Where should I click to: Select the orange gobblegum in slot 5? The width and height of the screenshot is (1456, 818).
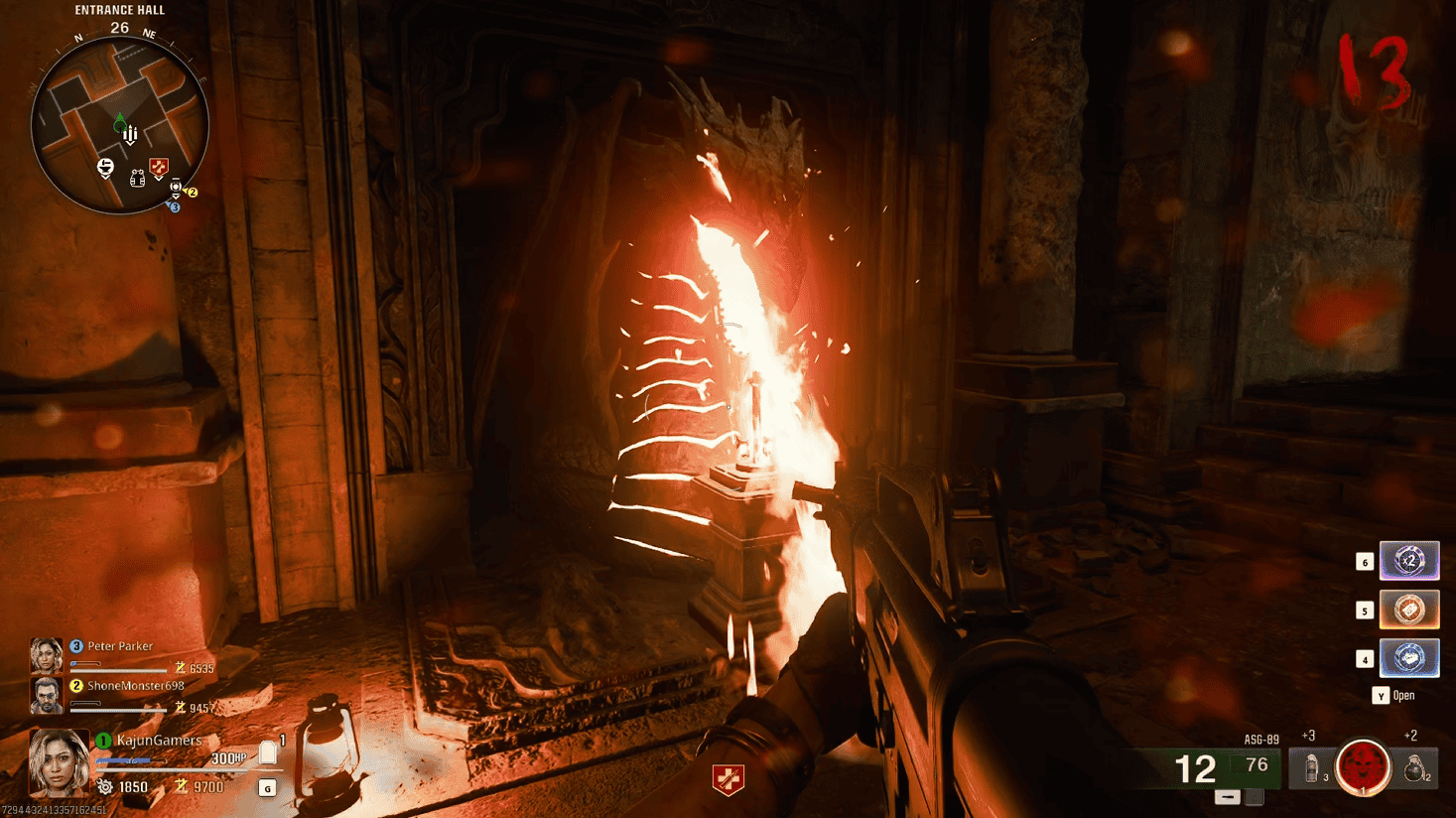[1408, 609]
